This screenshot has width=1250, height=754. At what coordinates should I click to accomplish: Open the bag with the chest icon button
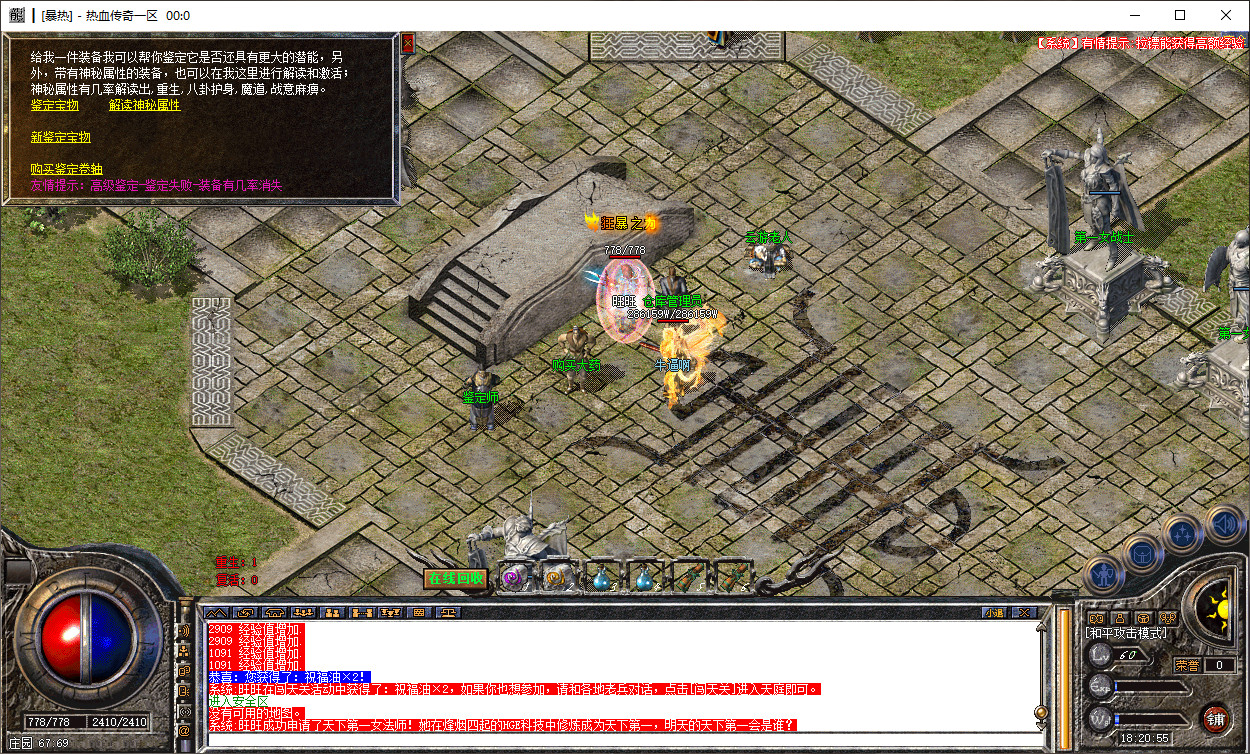(x=1141, y=553)
